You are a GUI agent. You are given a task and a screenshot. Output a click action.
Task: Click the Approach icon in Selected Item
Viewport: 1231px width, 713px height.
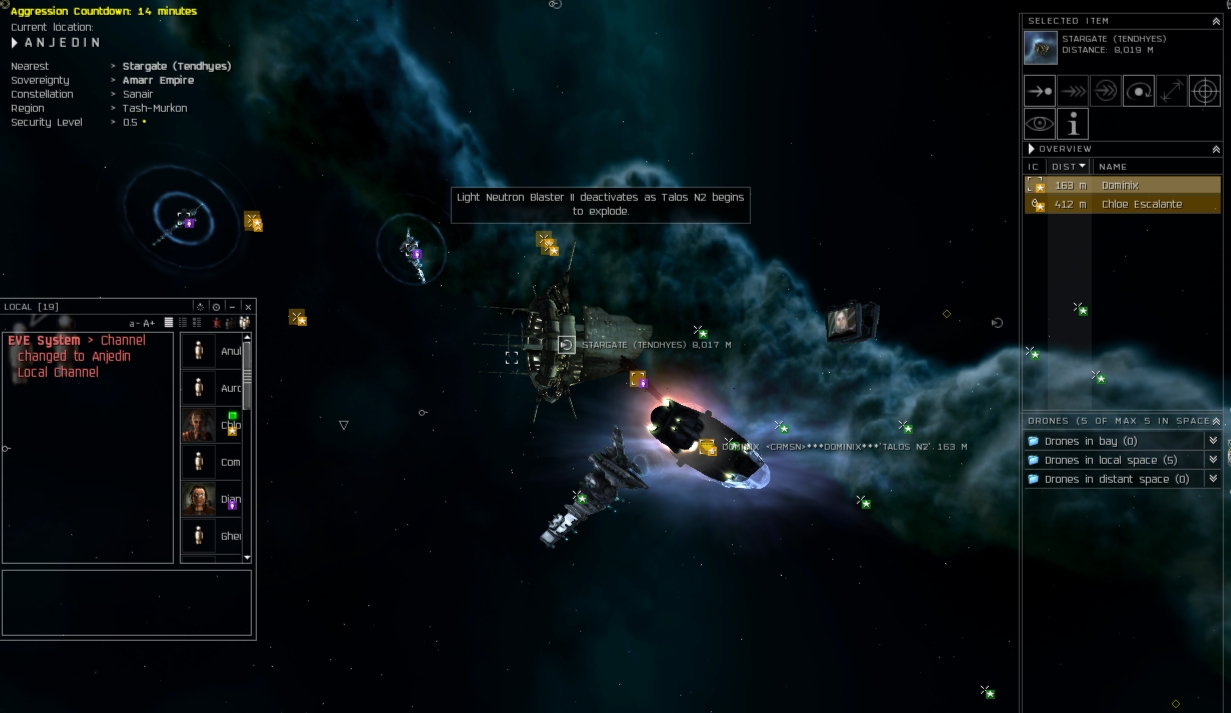tap(1040, 91)
